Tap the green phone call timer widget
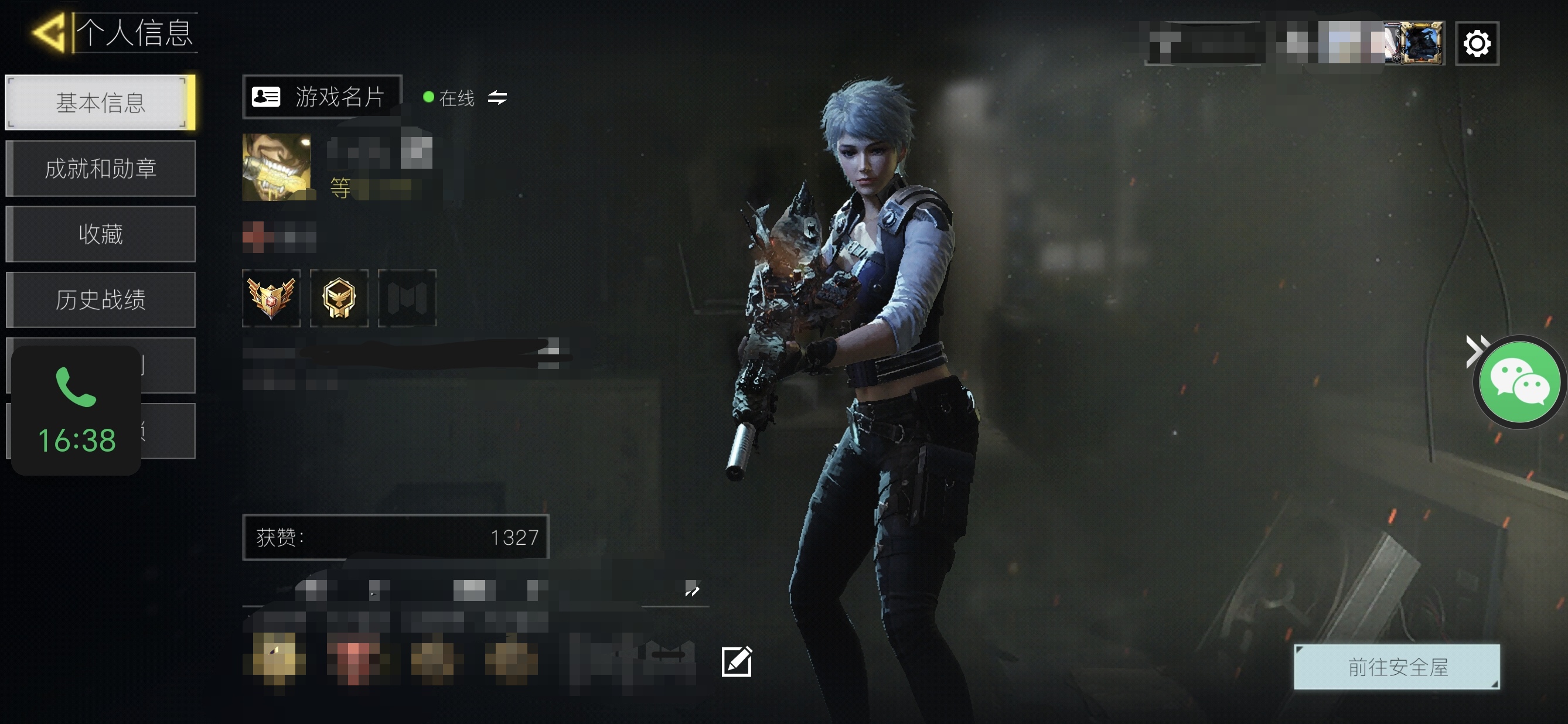The height and width of the screenshot is (724, 1568). pyautogui.click(x=76, y=411)
